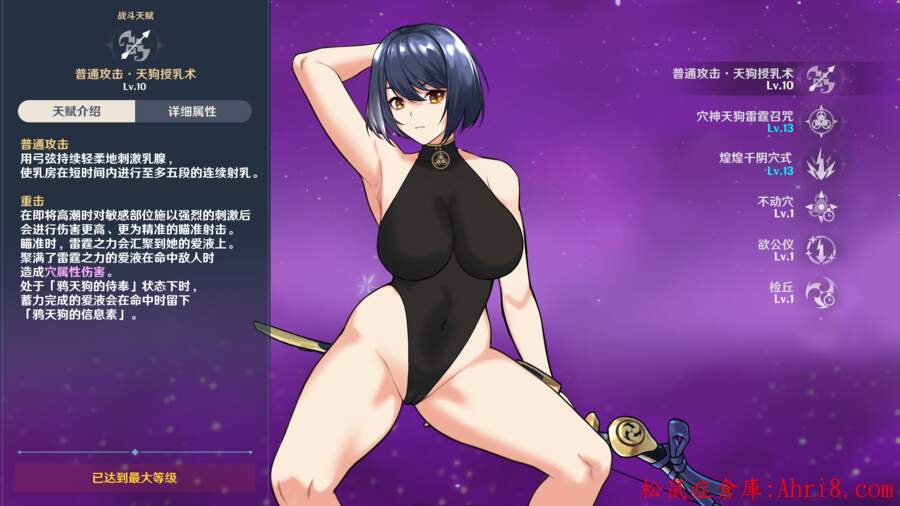Open the 详细属性 tab
Image resolution: width=900 pixels, height=506 pixels.
pyautogui.click(x=193, y=111)
